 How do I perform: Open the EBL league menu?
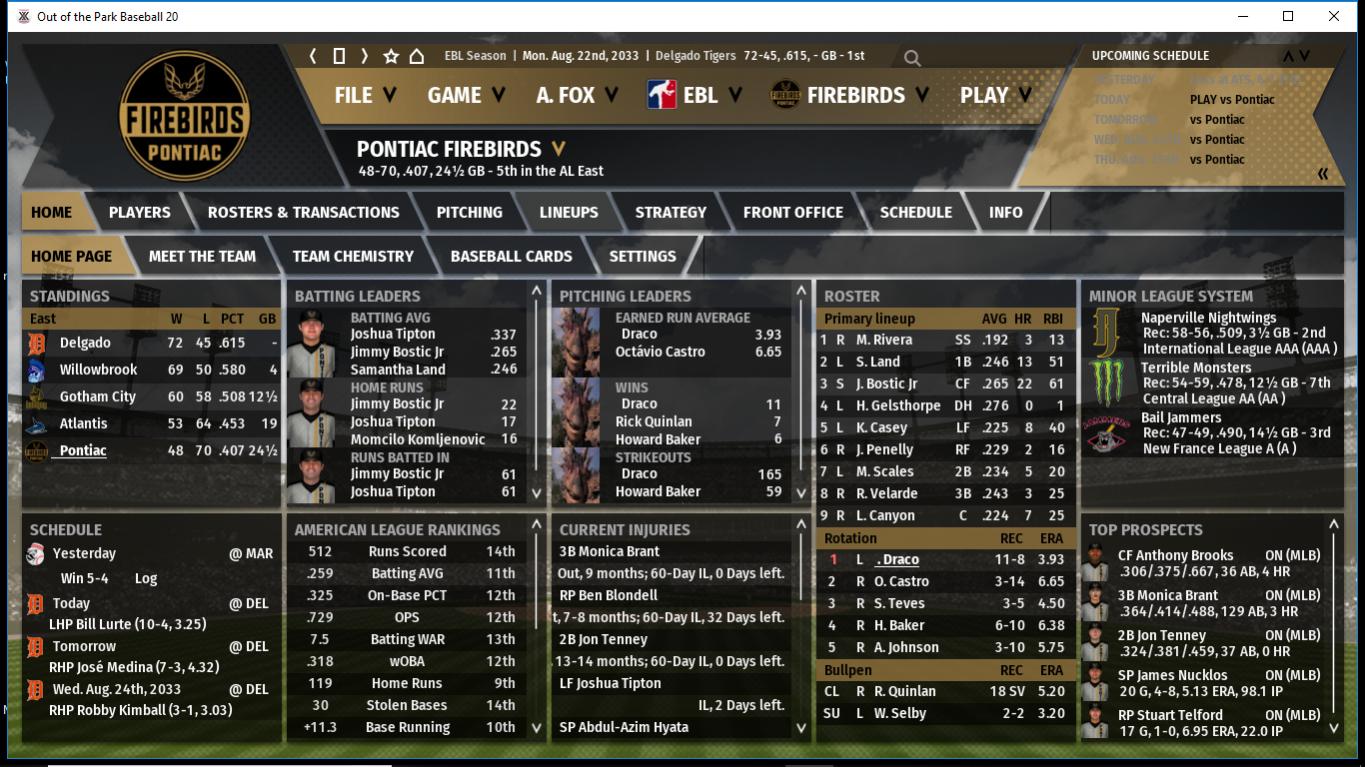[695, 95]
